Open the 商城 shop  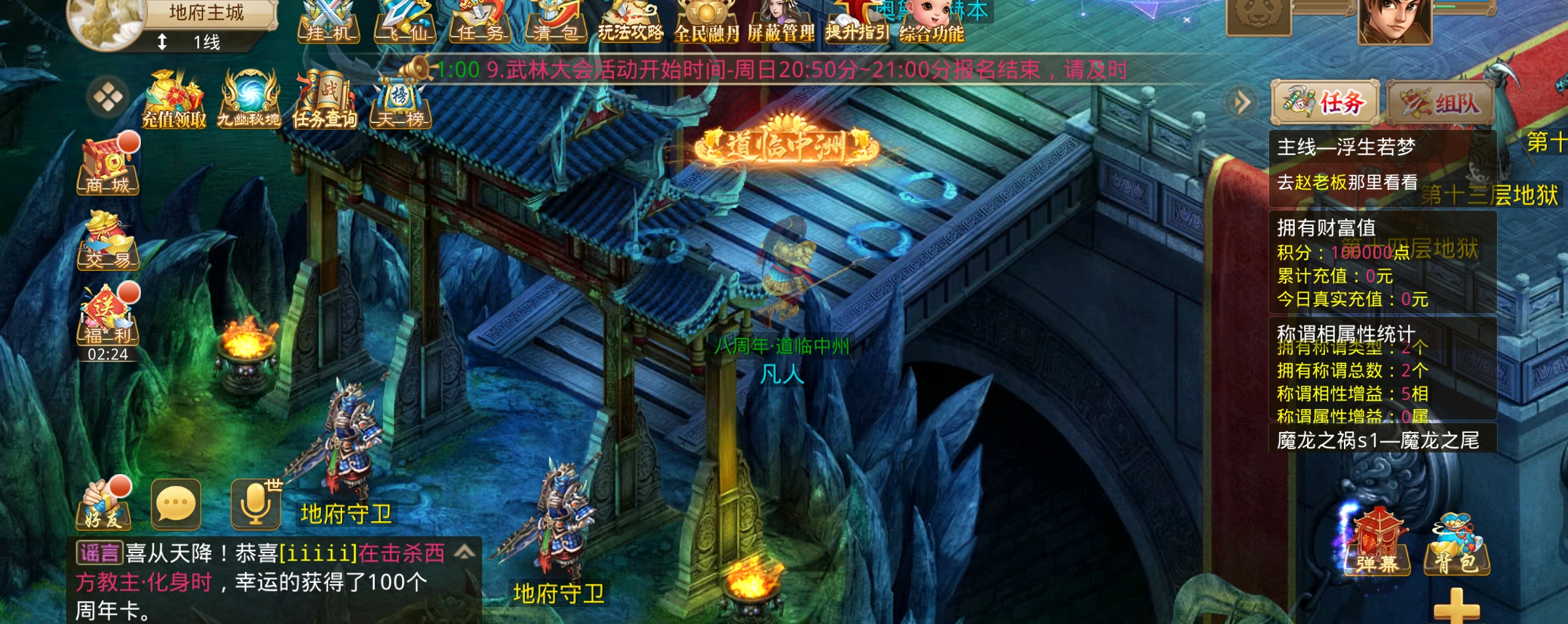click(x=109, y=167)
